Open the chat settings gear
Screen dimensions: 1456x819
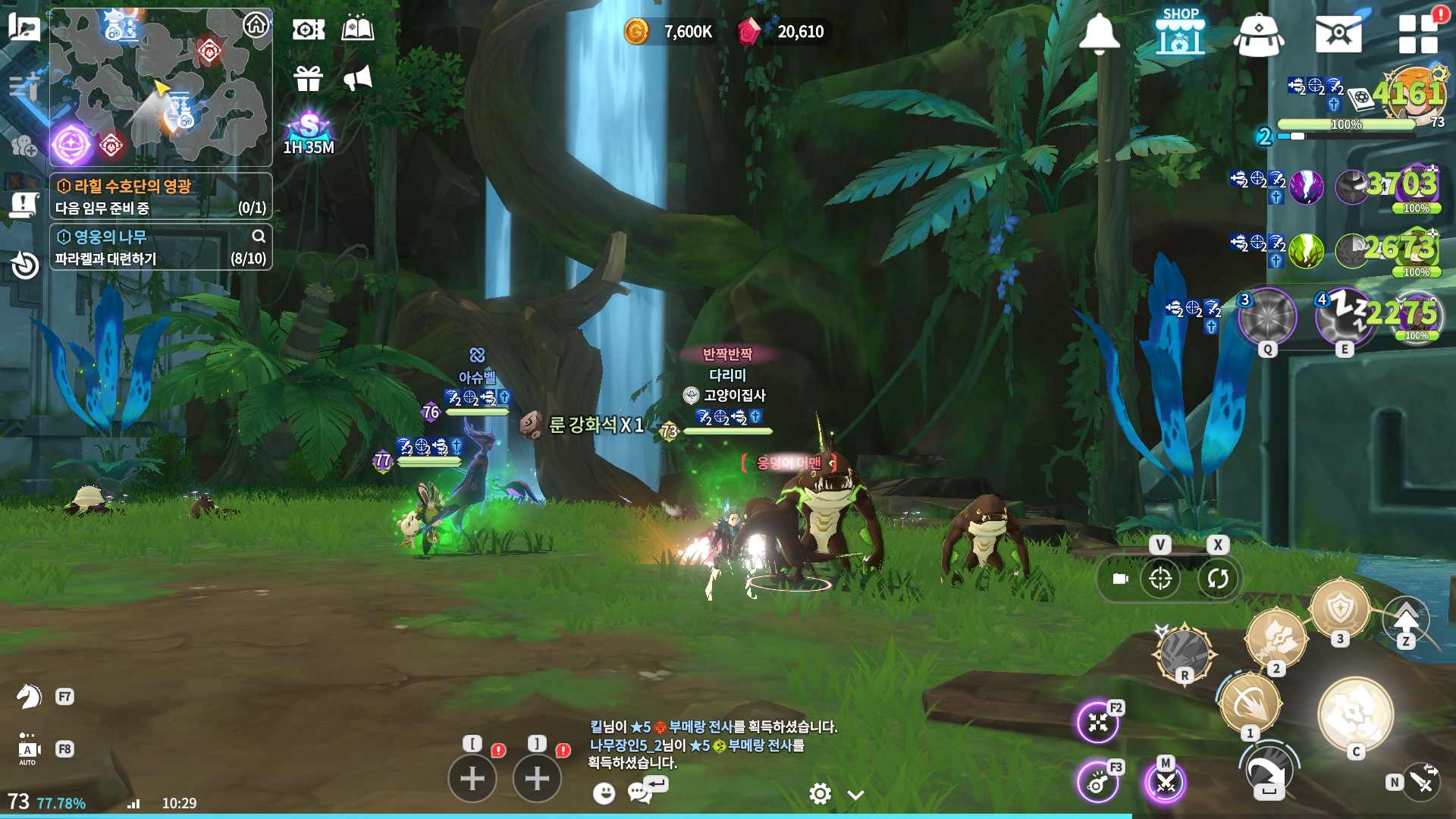coord(820,794)
